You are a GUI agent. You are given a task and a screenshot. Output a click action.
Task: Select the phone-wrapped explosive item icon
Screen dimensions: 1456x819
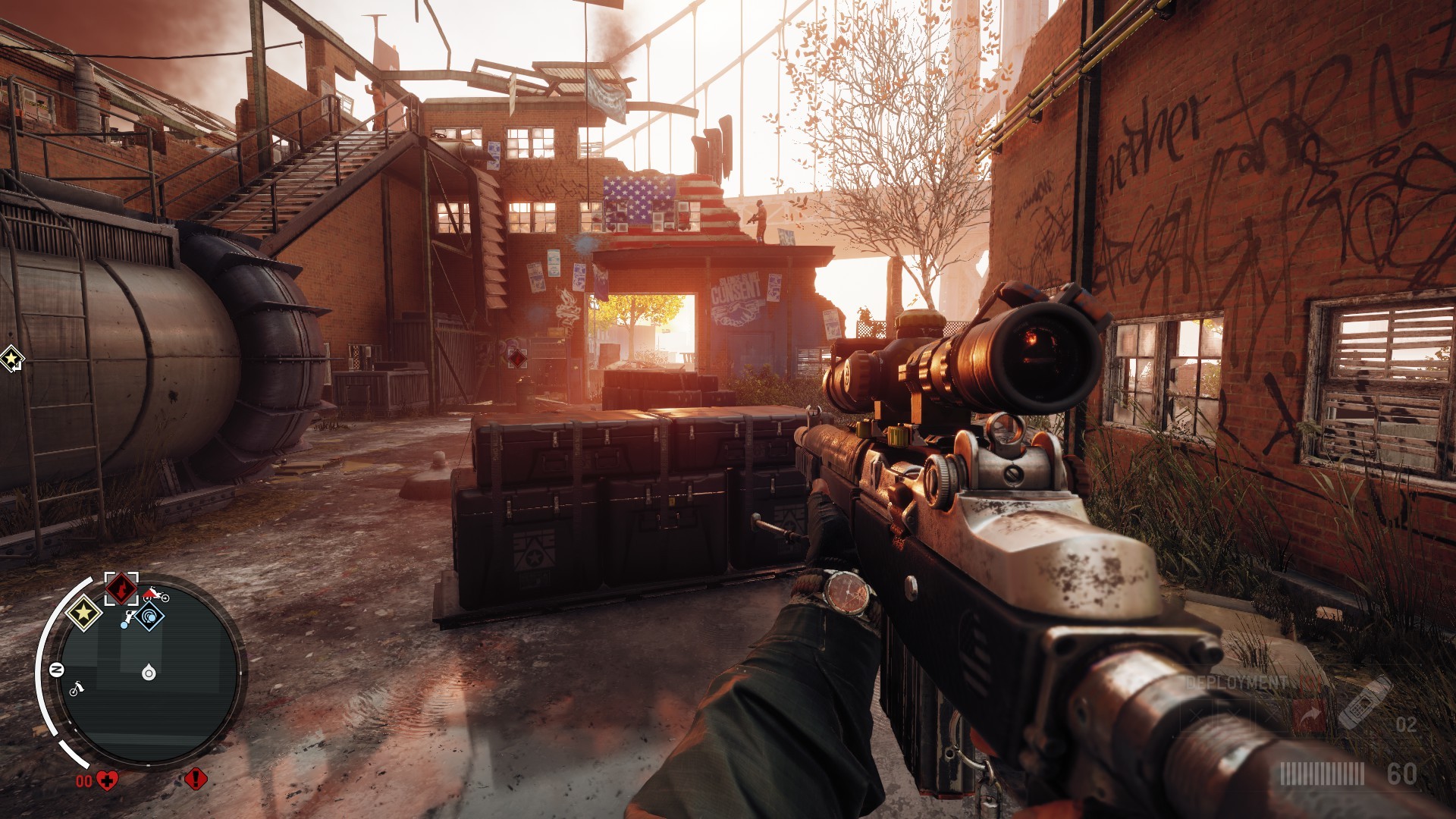[1364, 701]
